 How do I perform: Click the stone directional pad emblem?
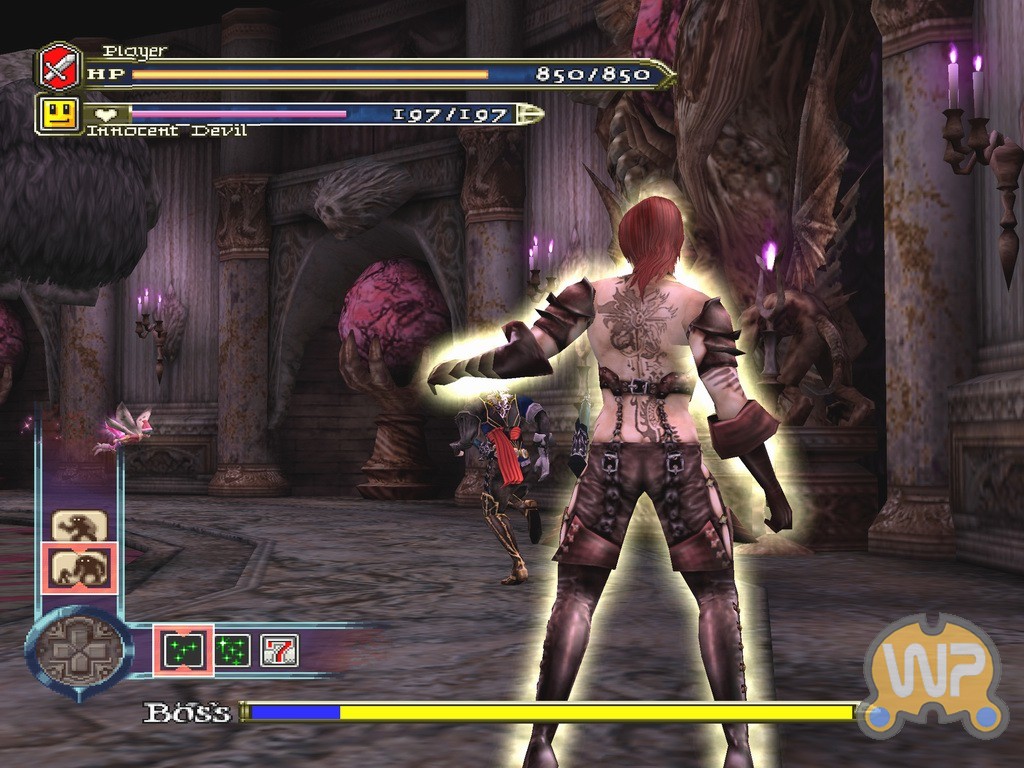78,652
